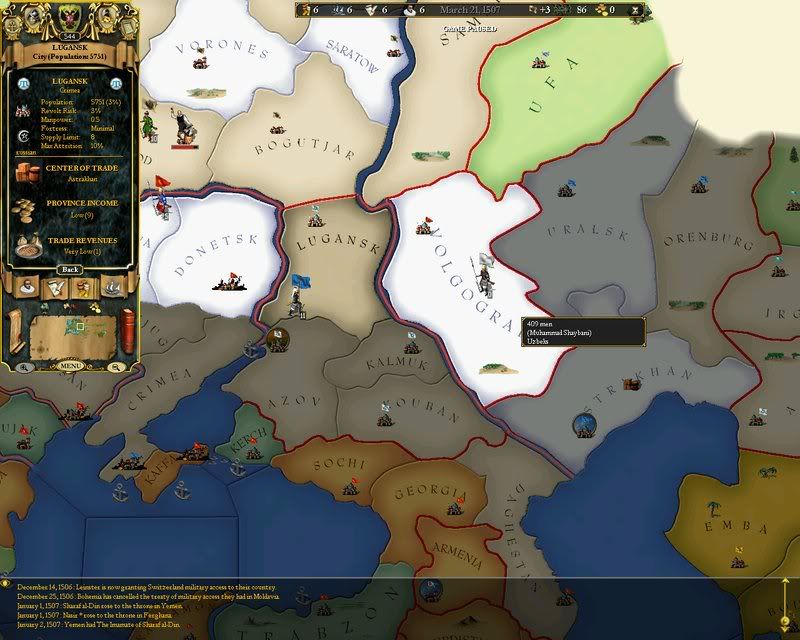Screen dimensions: 800x640
Task: Click the Back button in province panel
Action: (69, 270)
